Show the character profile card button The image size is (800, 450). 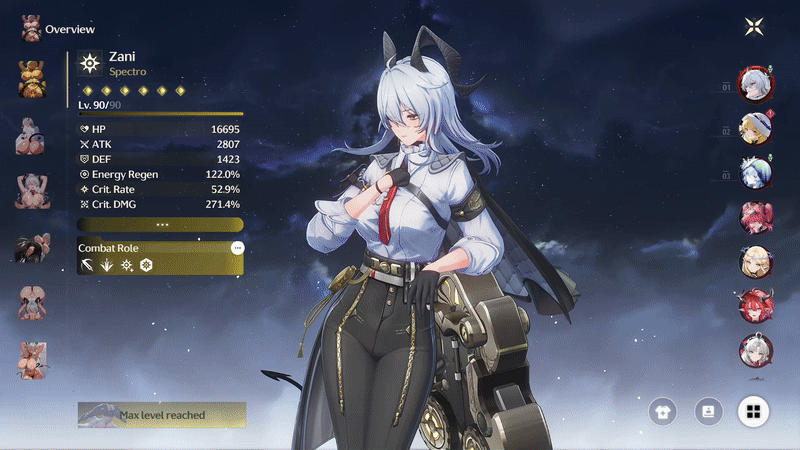(708, 410)
